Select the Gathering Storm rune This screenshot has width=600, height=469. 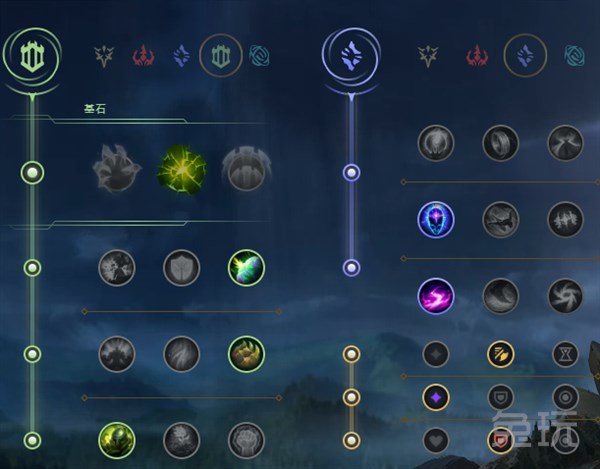pos(565,296)
